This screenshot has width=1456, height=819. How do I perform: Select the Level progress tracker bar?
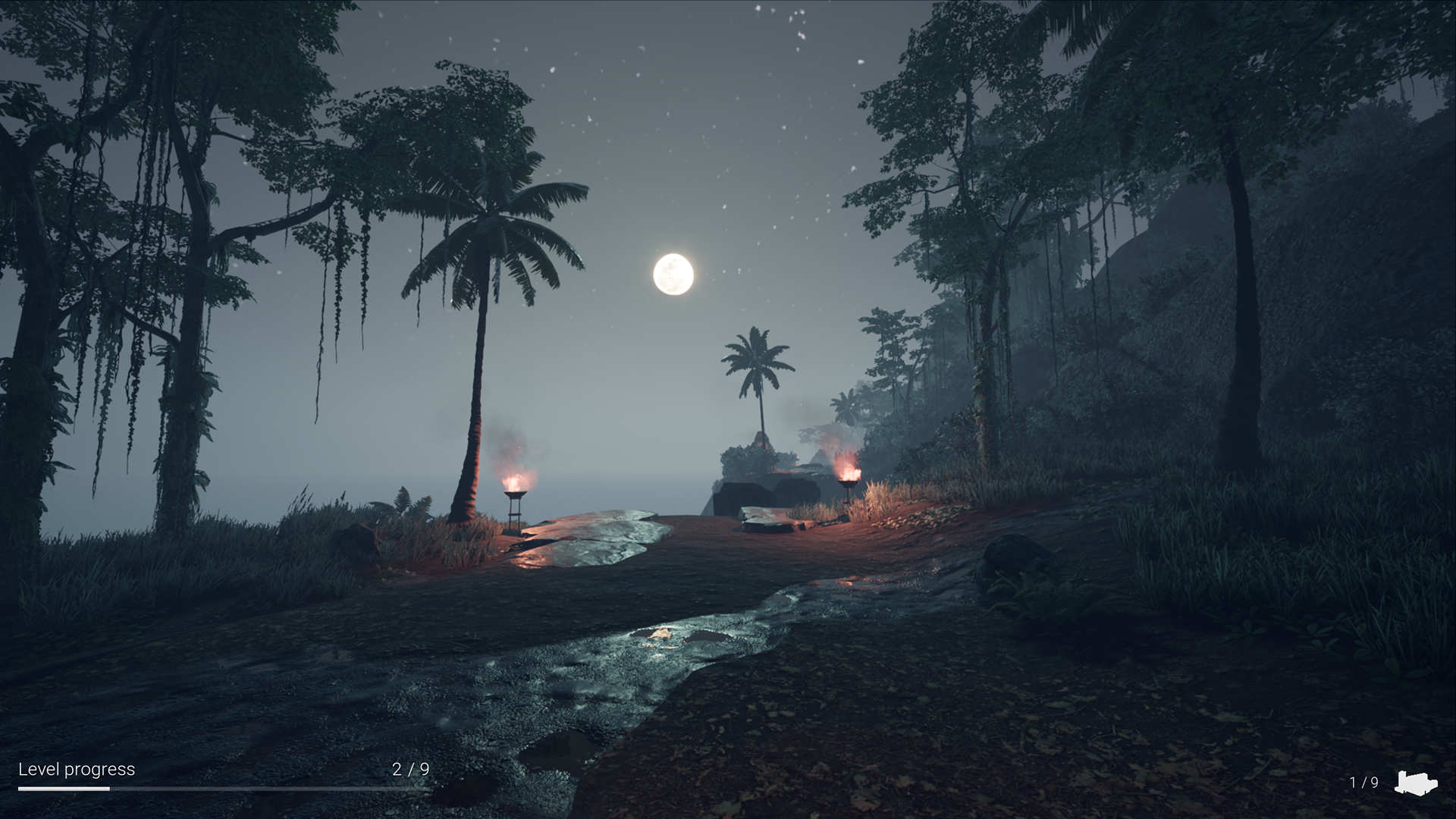point(224,789)
